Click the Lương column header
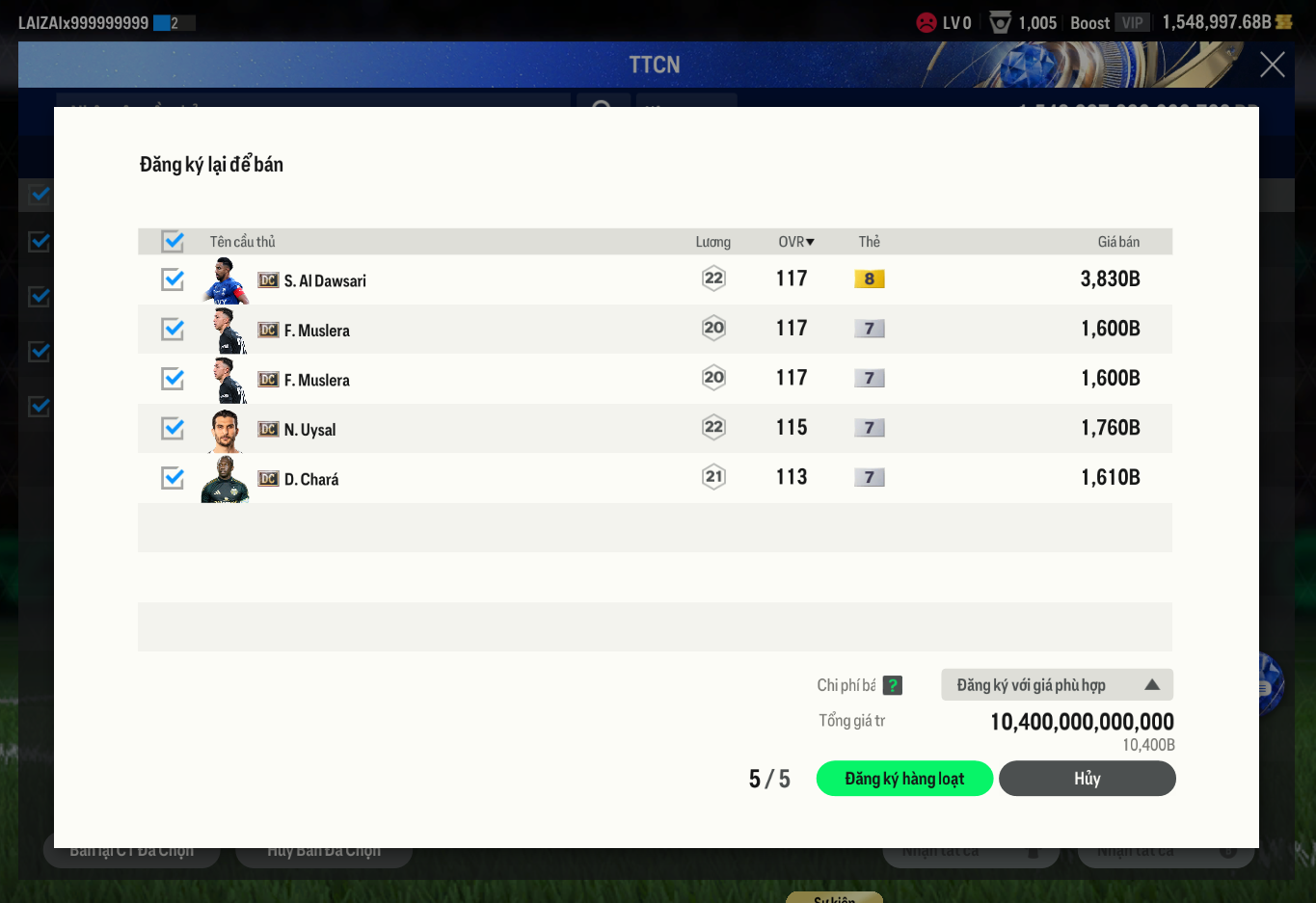The width and height of the screenshot is (1316, 903). 712,242
